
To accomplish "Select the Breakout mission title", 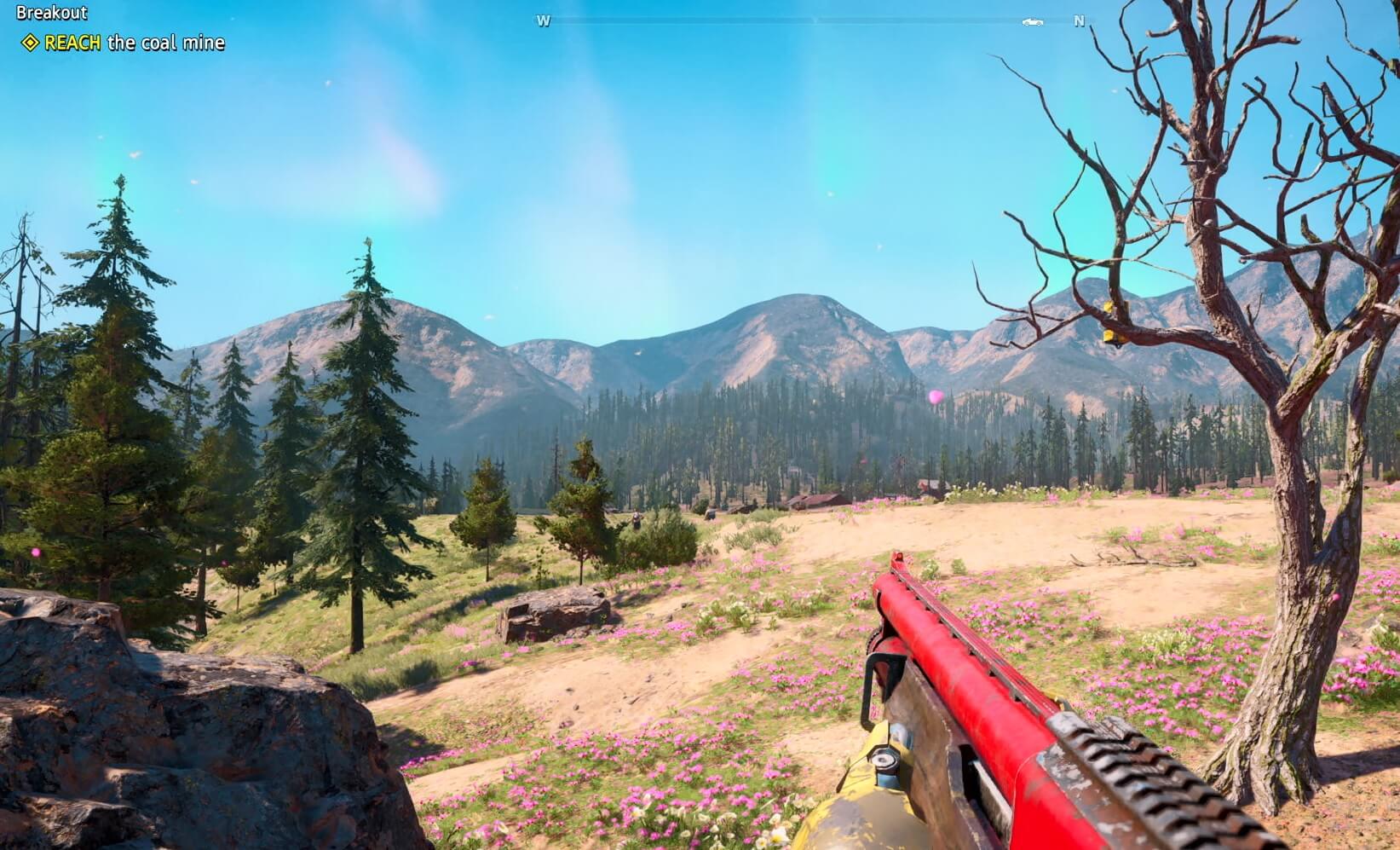I will 51,13.
